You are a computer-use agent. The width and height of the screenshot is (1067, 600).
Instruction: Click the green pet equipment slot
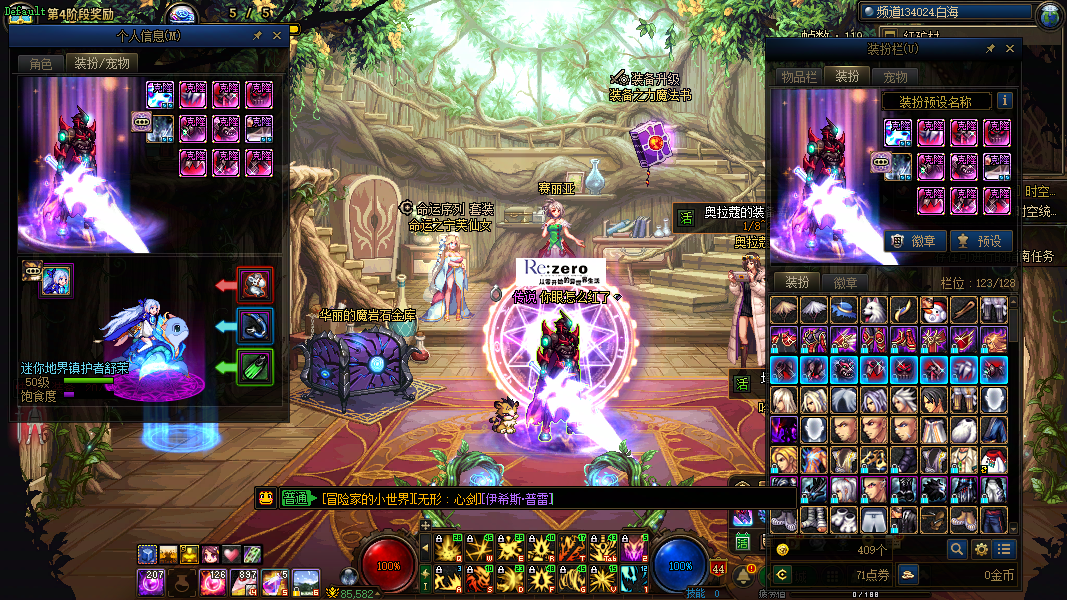[254, 365]
